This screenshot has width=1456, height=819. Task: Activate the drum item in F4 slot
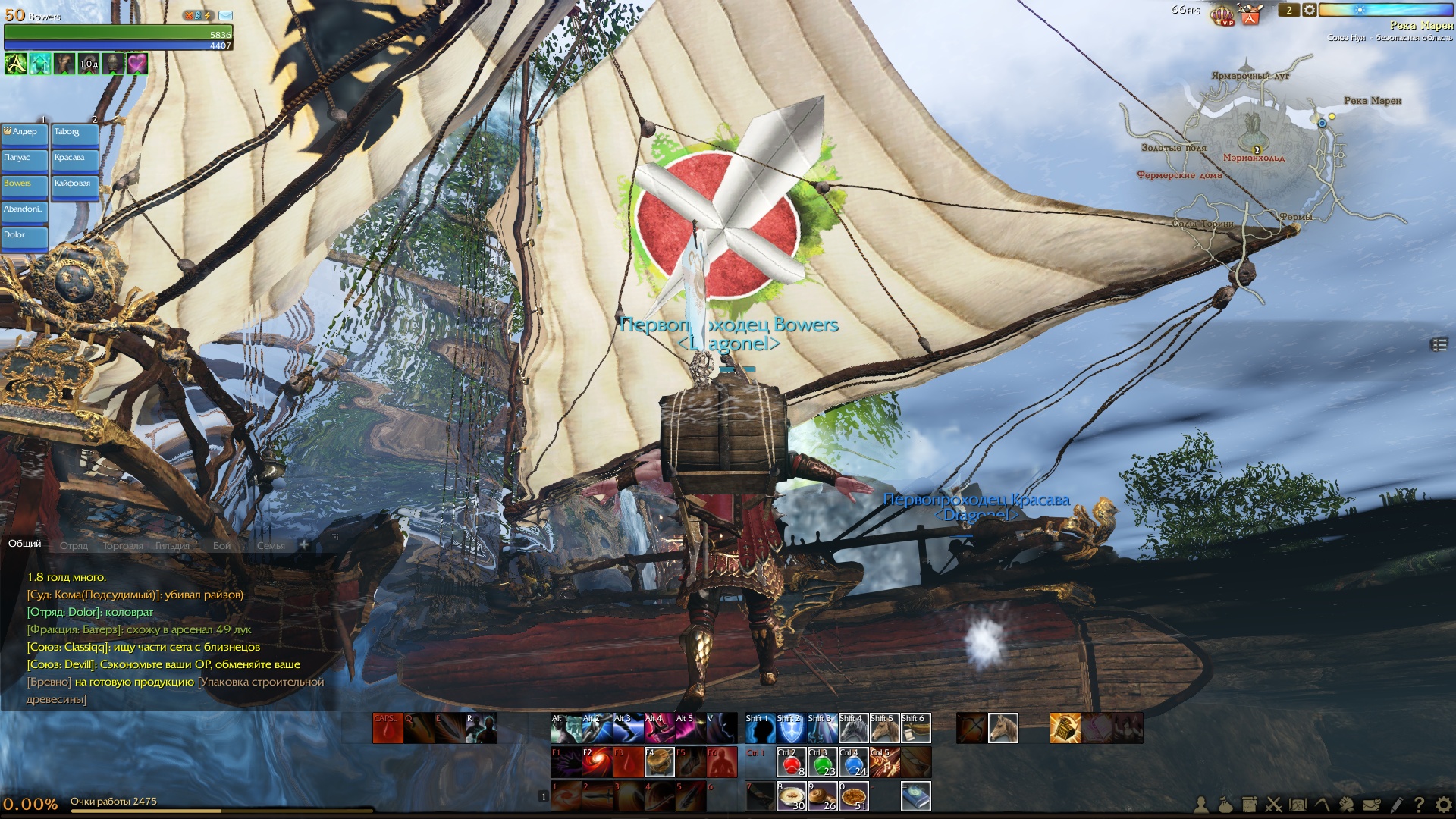659,763
